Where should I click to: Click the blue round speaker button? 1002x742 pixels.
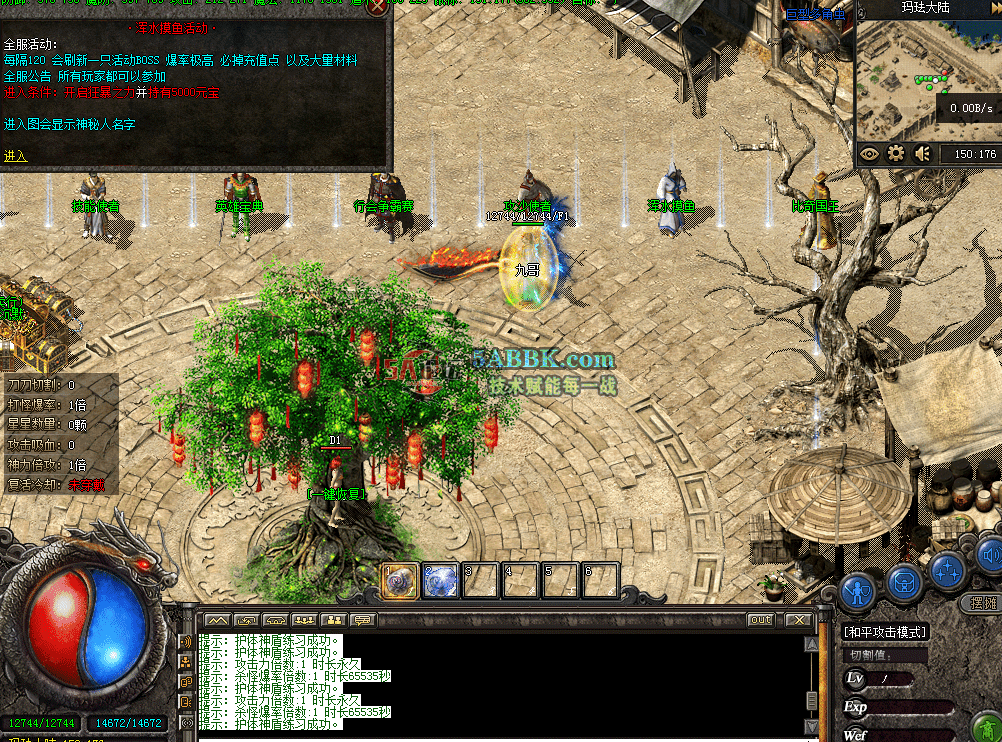click(989, 553)
